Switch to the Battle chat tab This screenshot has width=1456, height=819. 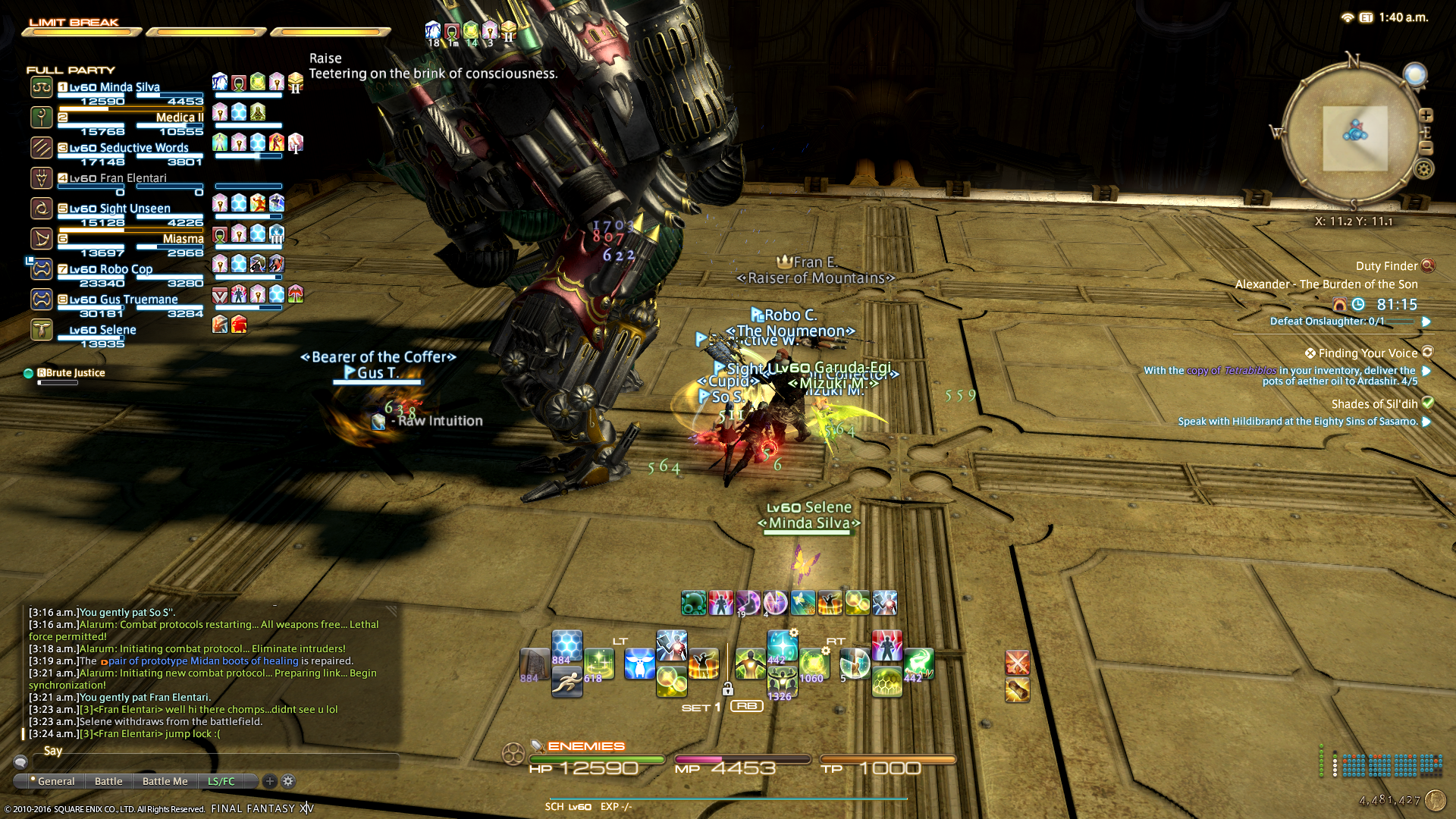coord(108,781)
